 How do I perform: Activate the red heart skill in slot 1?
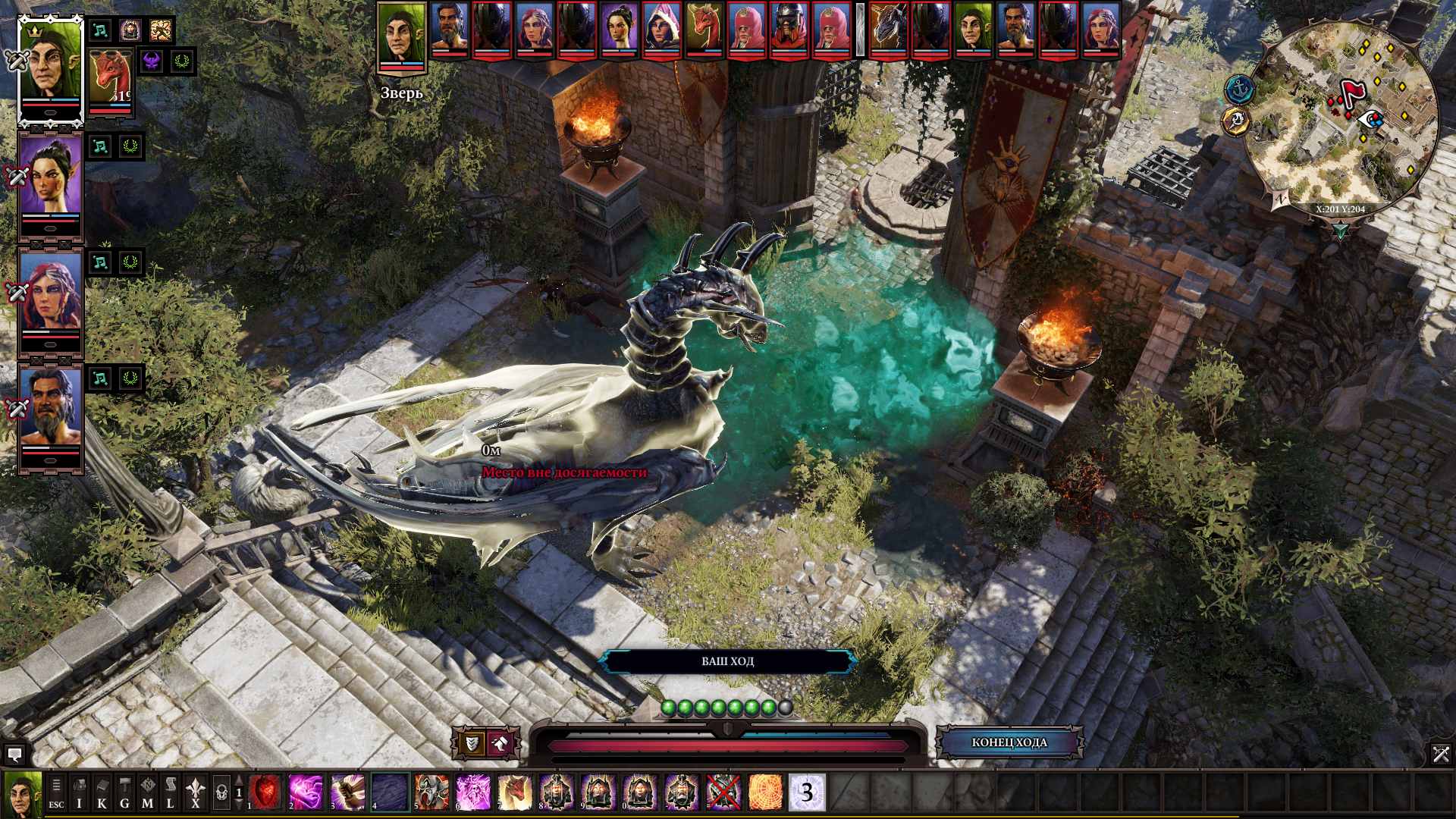click(265, 792)
